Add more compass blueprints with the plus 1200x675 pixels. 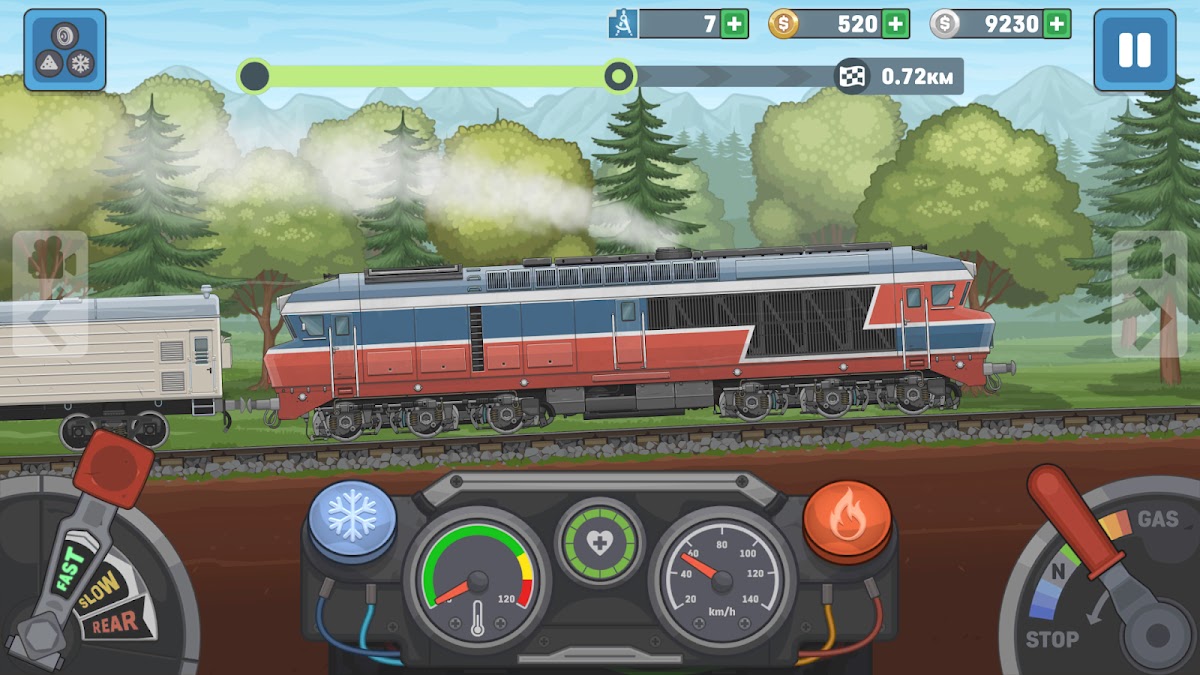(x=735, y=24)
